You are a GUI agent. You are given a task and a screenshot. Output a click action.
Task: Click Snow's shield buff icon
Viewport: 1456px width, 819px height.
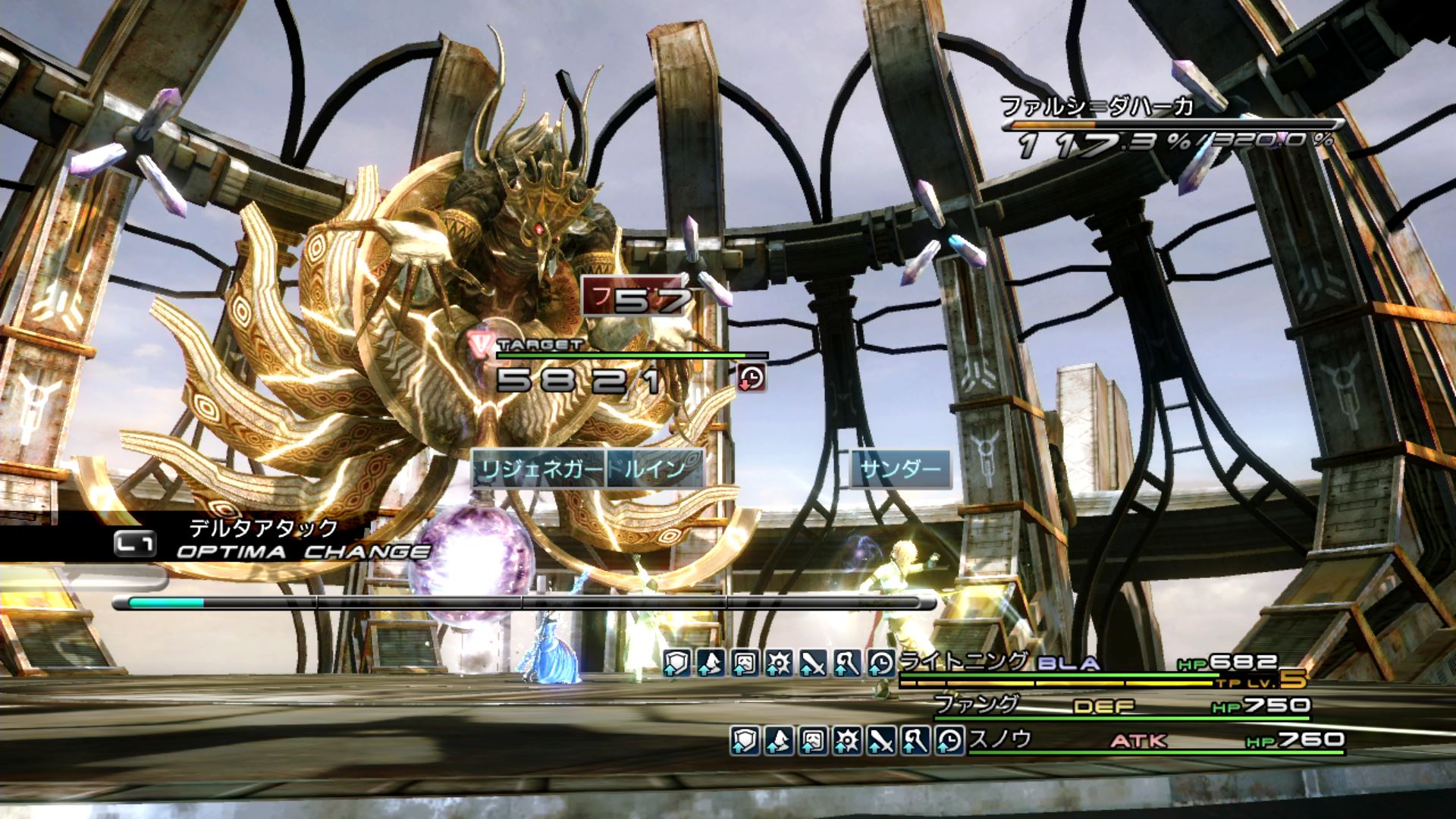pos(745,739)
